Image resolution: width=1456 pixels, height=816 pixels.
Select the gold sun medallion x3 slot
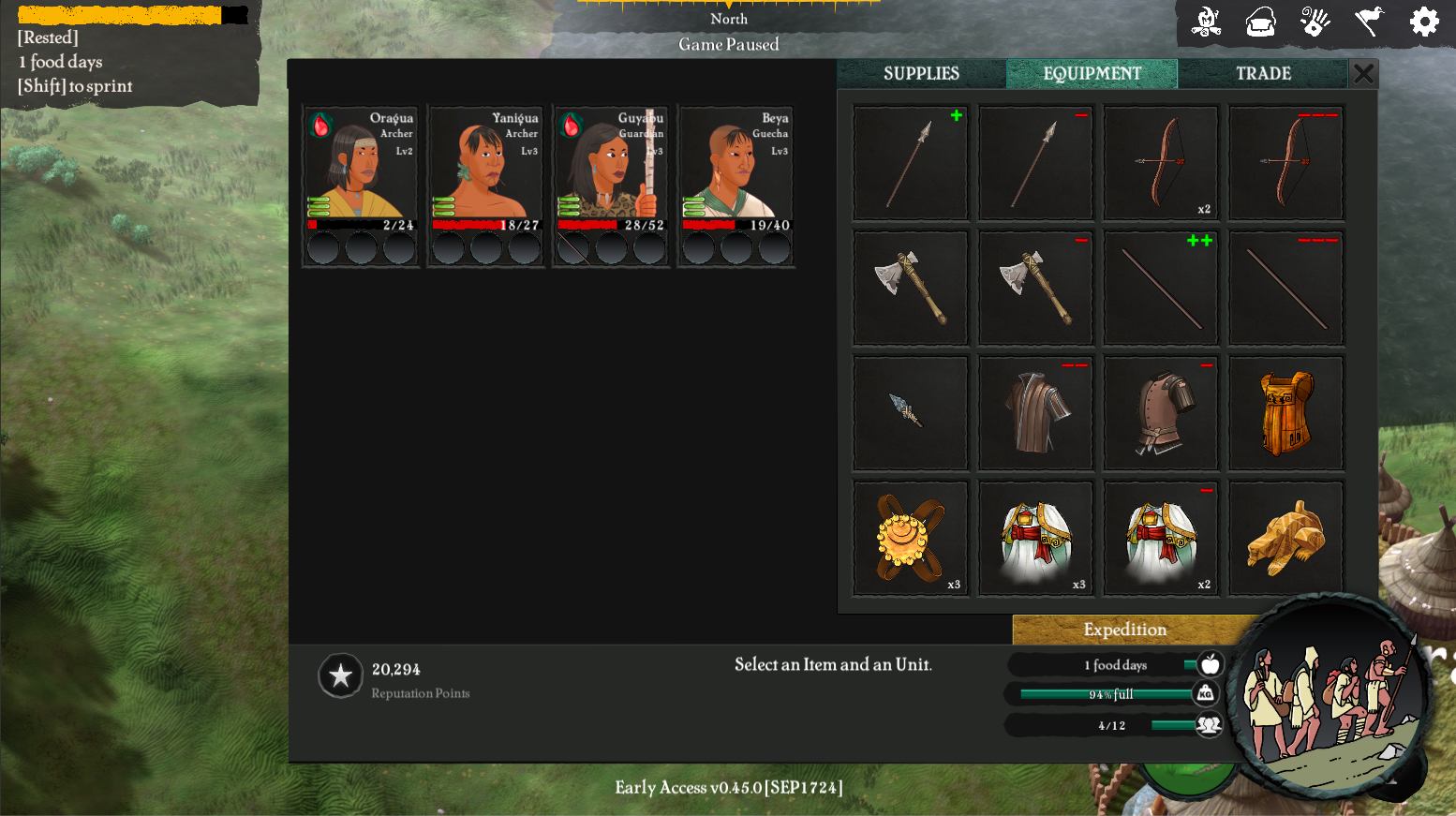(910, 539)
